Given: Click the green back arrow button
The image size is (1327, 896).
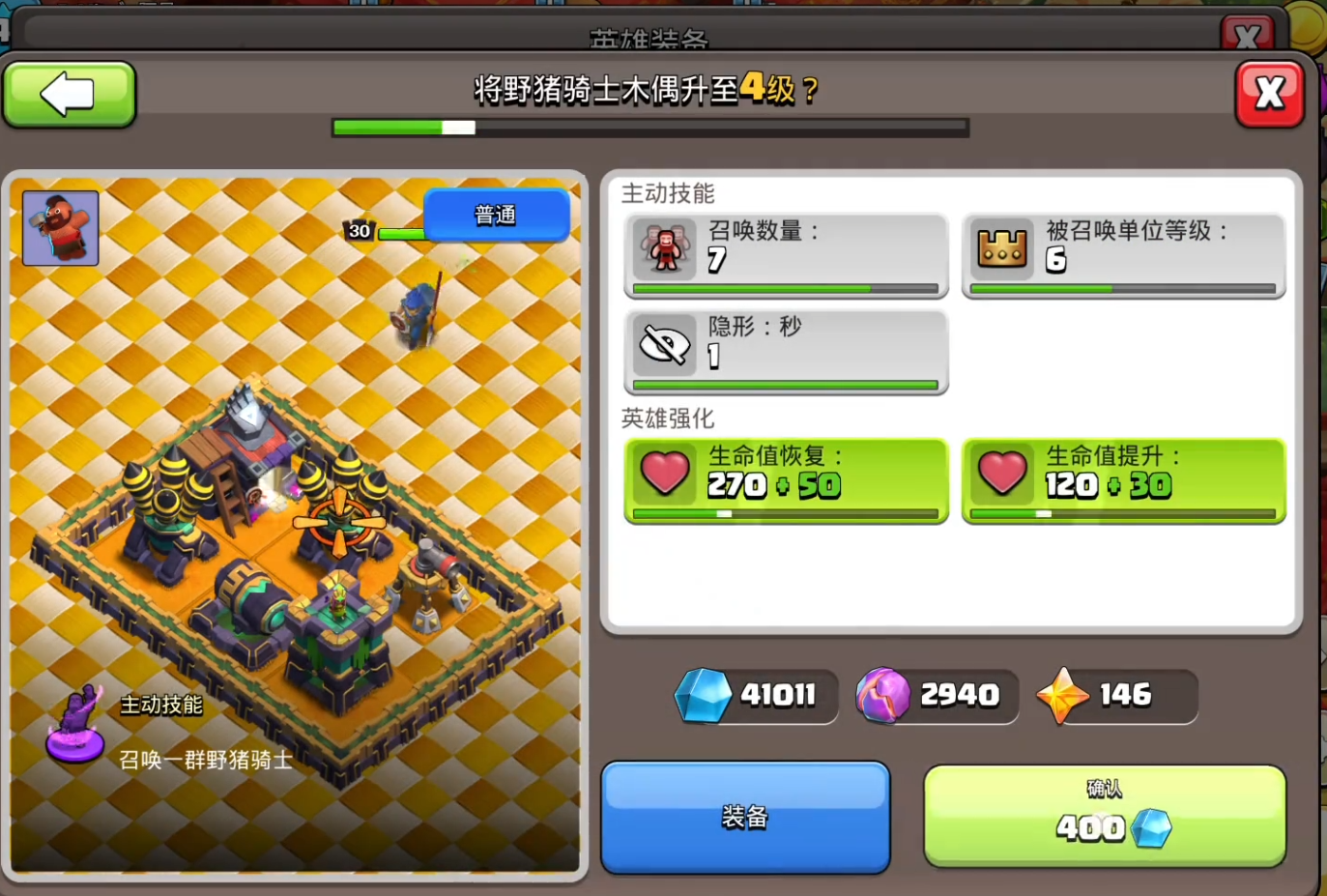Looking at the screenshot, I should tap(69, 93).
